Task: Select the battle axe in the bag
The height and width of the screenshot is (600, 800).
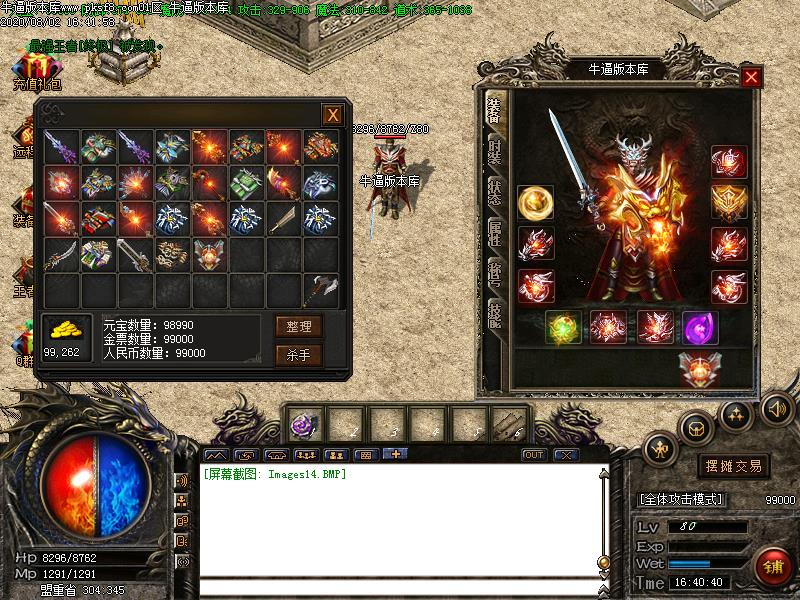Action: pyautogui.click(x=322, y=290)
